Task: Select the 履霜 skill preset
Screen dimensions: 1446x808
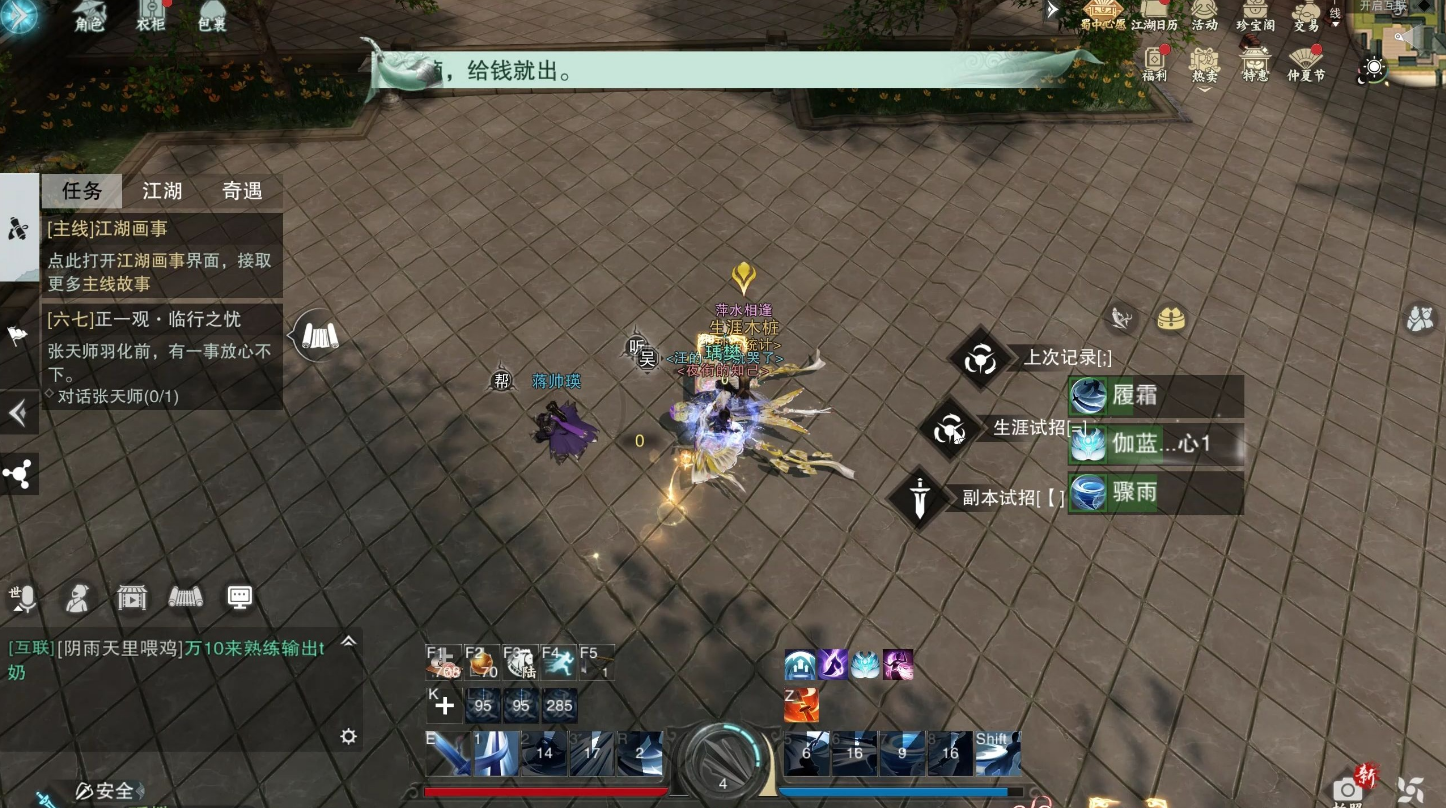Action: coord(1155,396)
